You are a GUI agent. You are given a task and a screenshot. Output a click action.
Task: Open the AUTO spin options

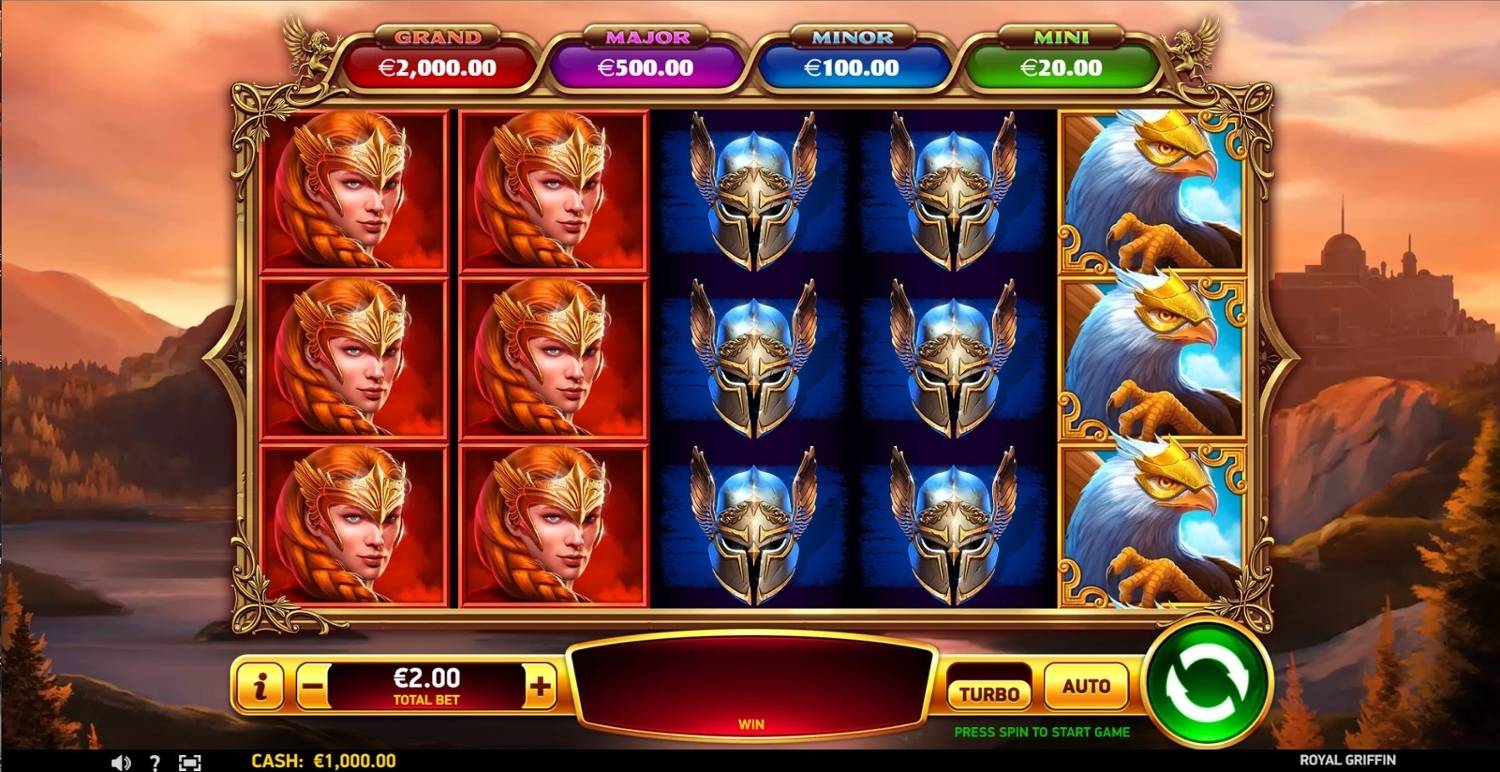pyautogui.click(x=1086, y=687)
